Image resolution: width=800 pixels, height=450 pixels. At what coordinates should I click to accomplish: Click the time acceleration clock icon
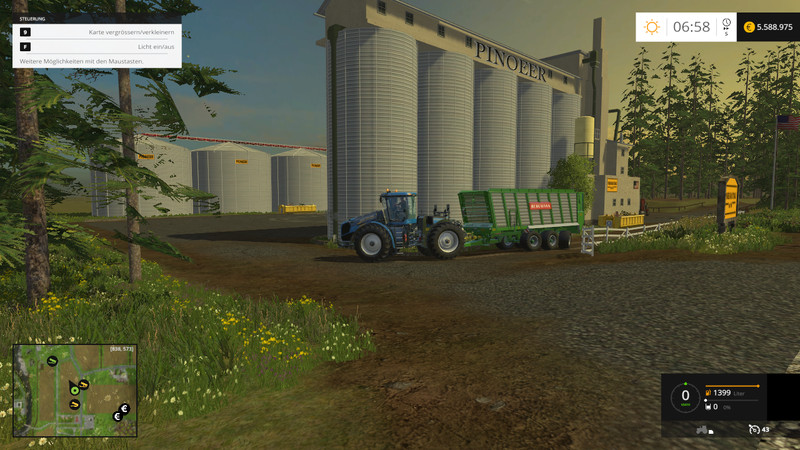tap(726, 24)
